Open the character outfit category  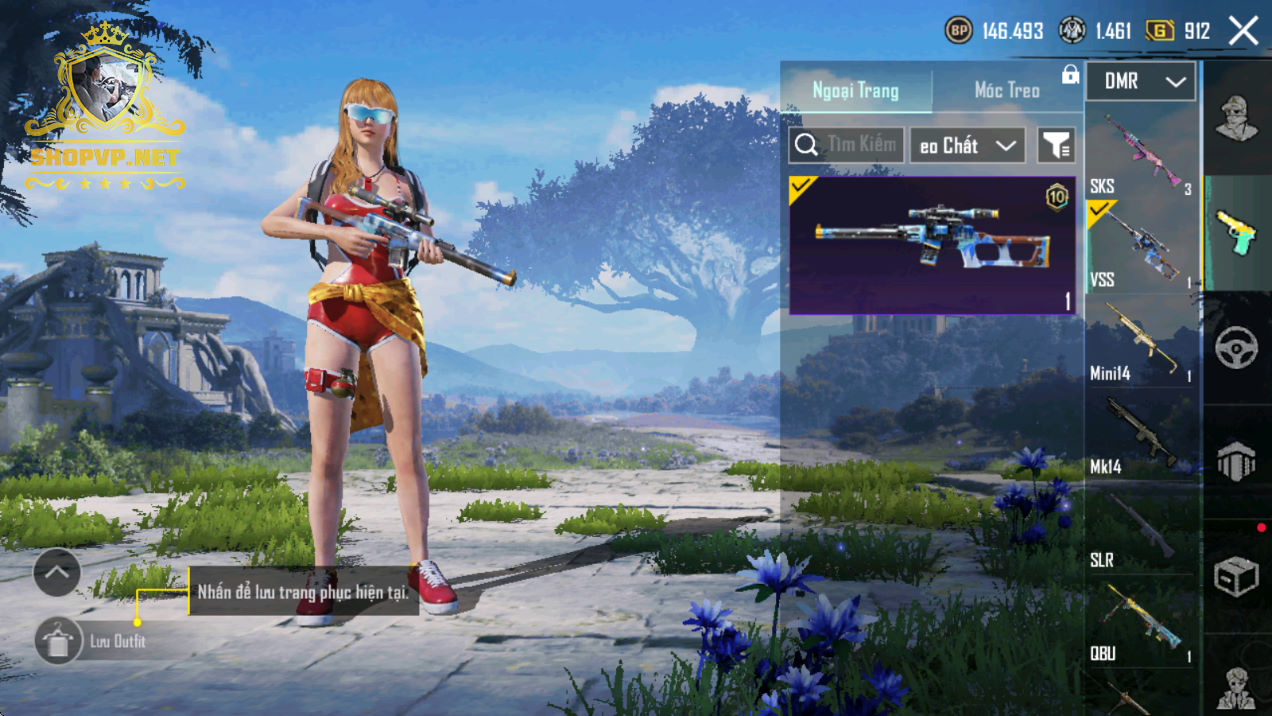coord(1236,120)
